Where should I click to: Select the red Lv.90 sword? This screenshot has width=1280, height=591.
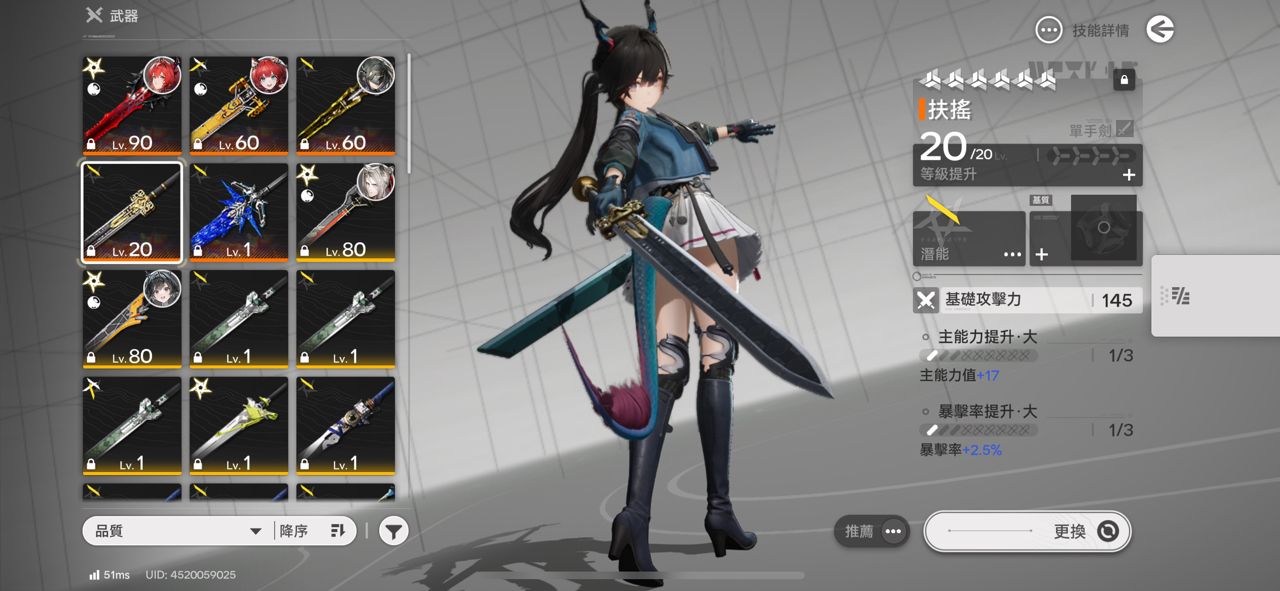[132, 104]
